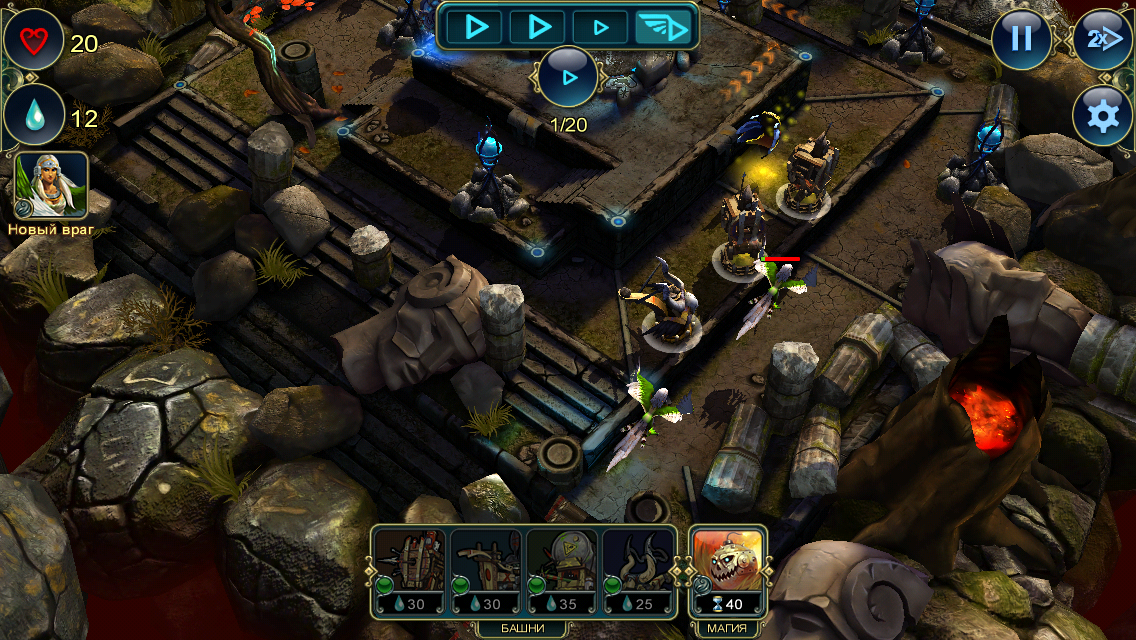The image size is (1136, 640).
Task: Select the small-arrow wave indicator
Action: [600, 27]
